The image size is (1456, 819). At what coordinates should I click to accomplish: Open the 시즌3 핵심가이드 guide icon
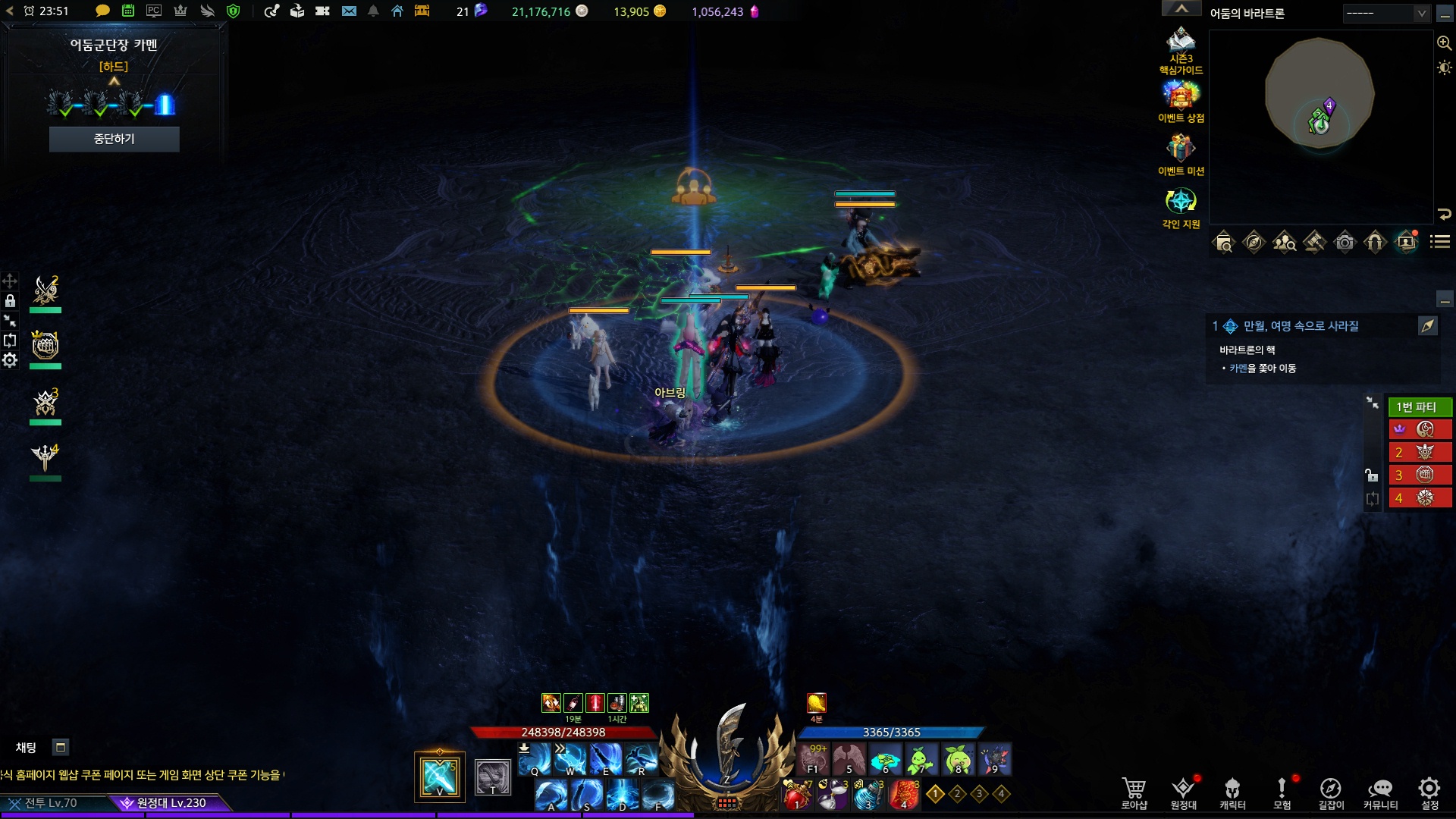[1181, 45]
